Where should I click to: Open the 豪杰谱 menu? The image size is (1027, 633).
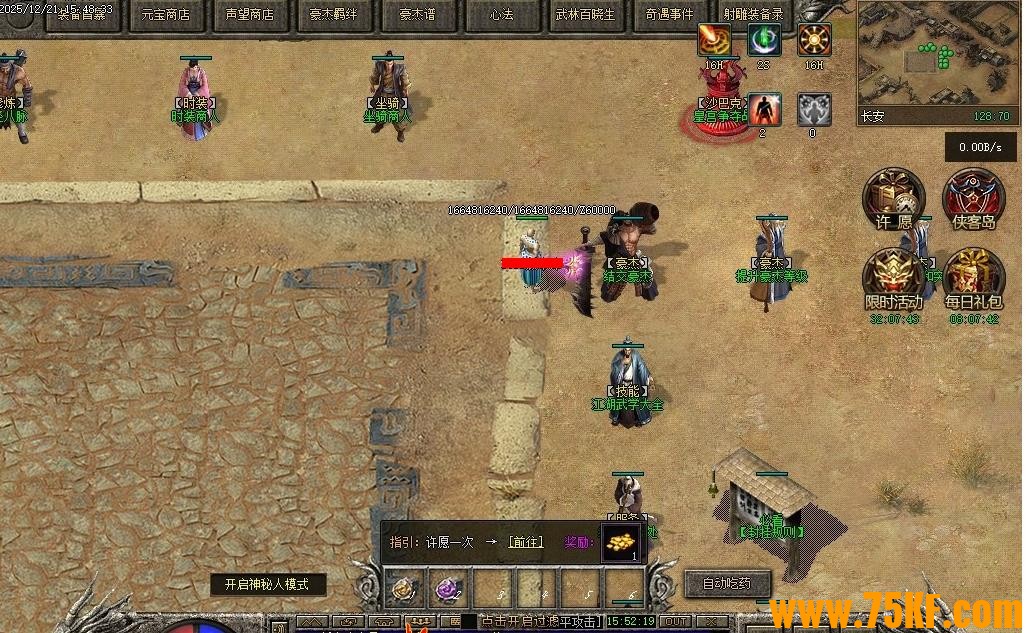[418, 15]
